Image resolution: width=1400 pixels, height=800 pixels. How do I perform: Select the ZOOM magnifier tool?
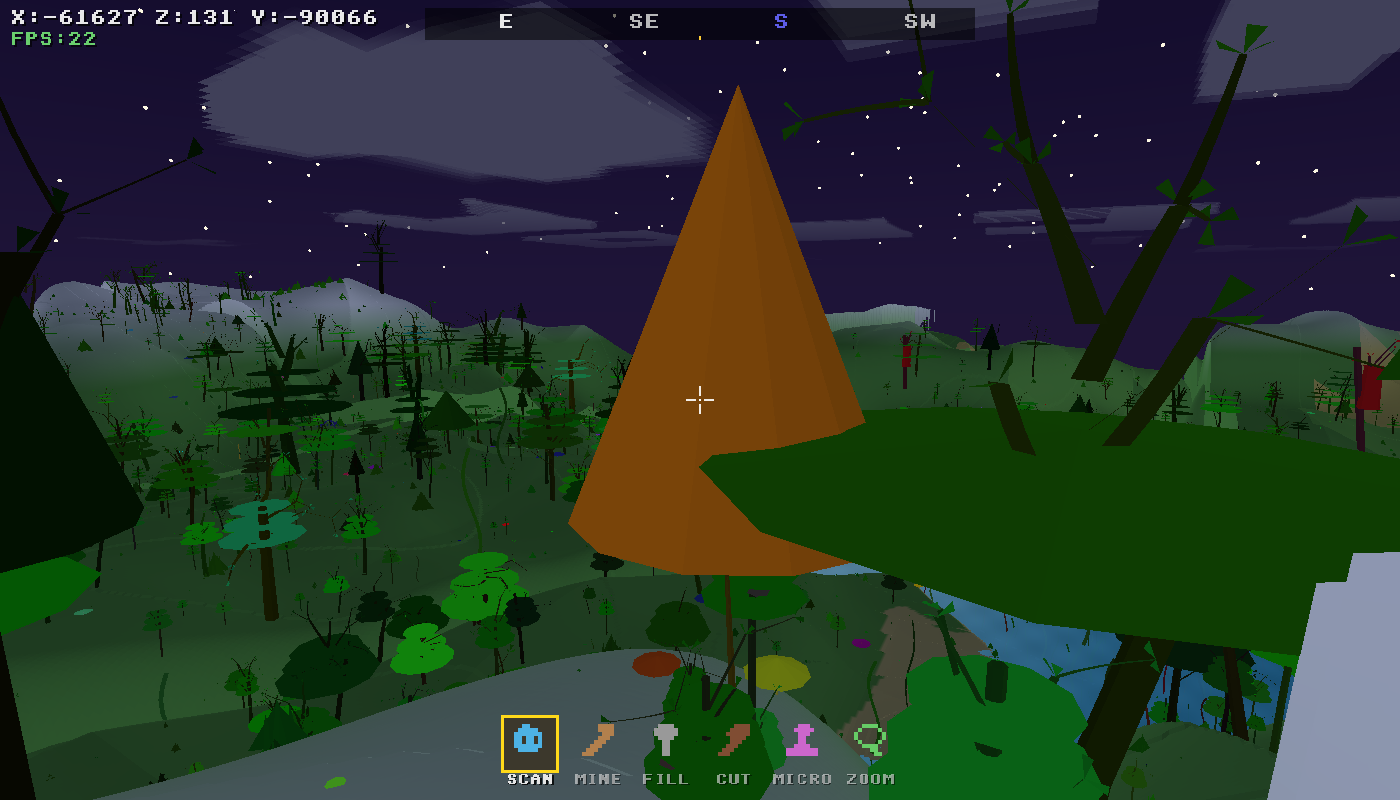pyautogui.click(x=871, y=741)
